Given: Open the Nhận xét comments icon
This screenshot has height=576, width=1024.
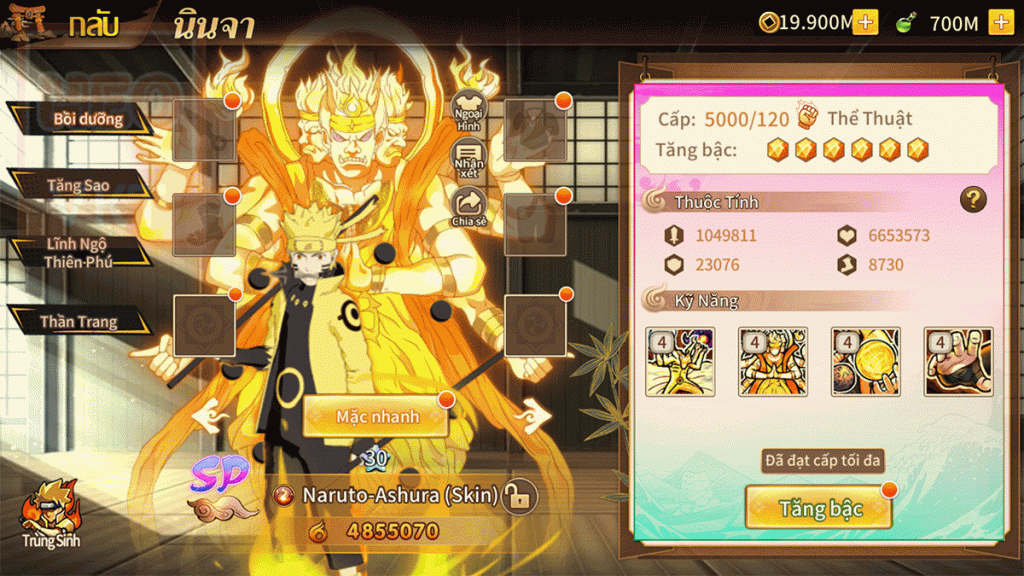Looking at the screenshot, I should (468, 159).
